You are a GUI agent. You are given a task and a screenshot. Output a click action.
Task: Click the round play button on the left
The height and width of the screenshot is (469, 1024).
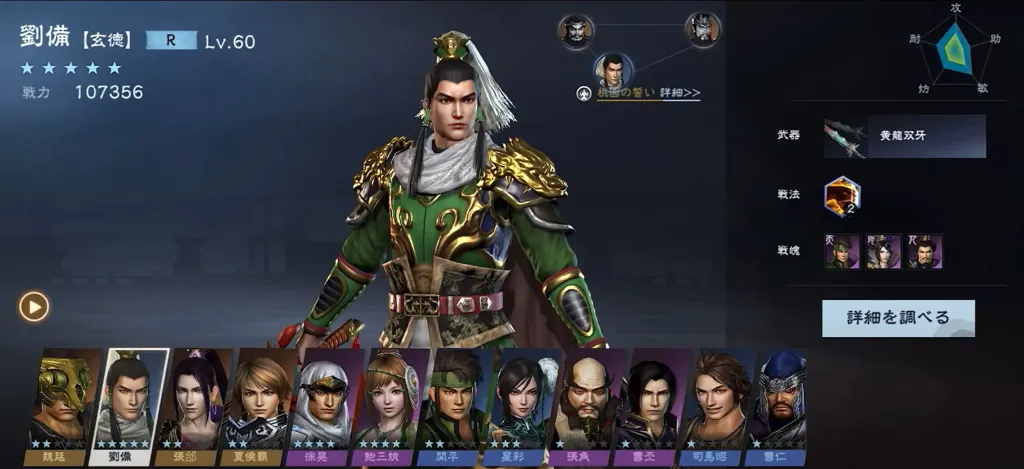(34, 306)
